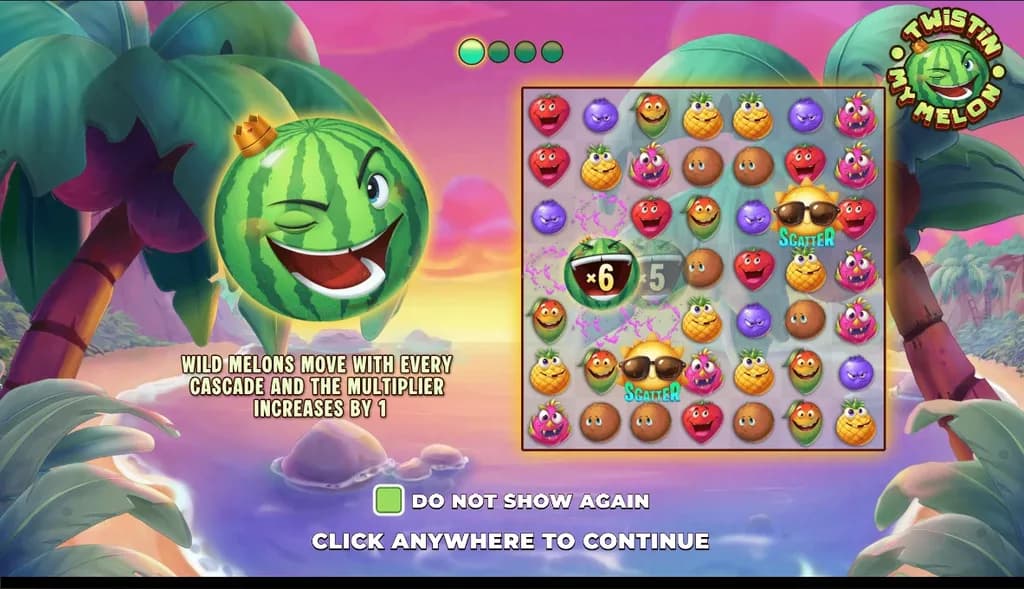Image resolution: width=1024 pixels, height=589 pixels.
Task: Click the Click Anywhere To Continue prompt
Action: pos(510,541)
